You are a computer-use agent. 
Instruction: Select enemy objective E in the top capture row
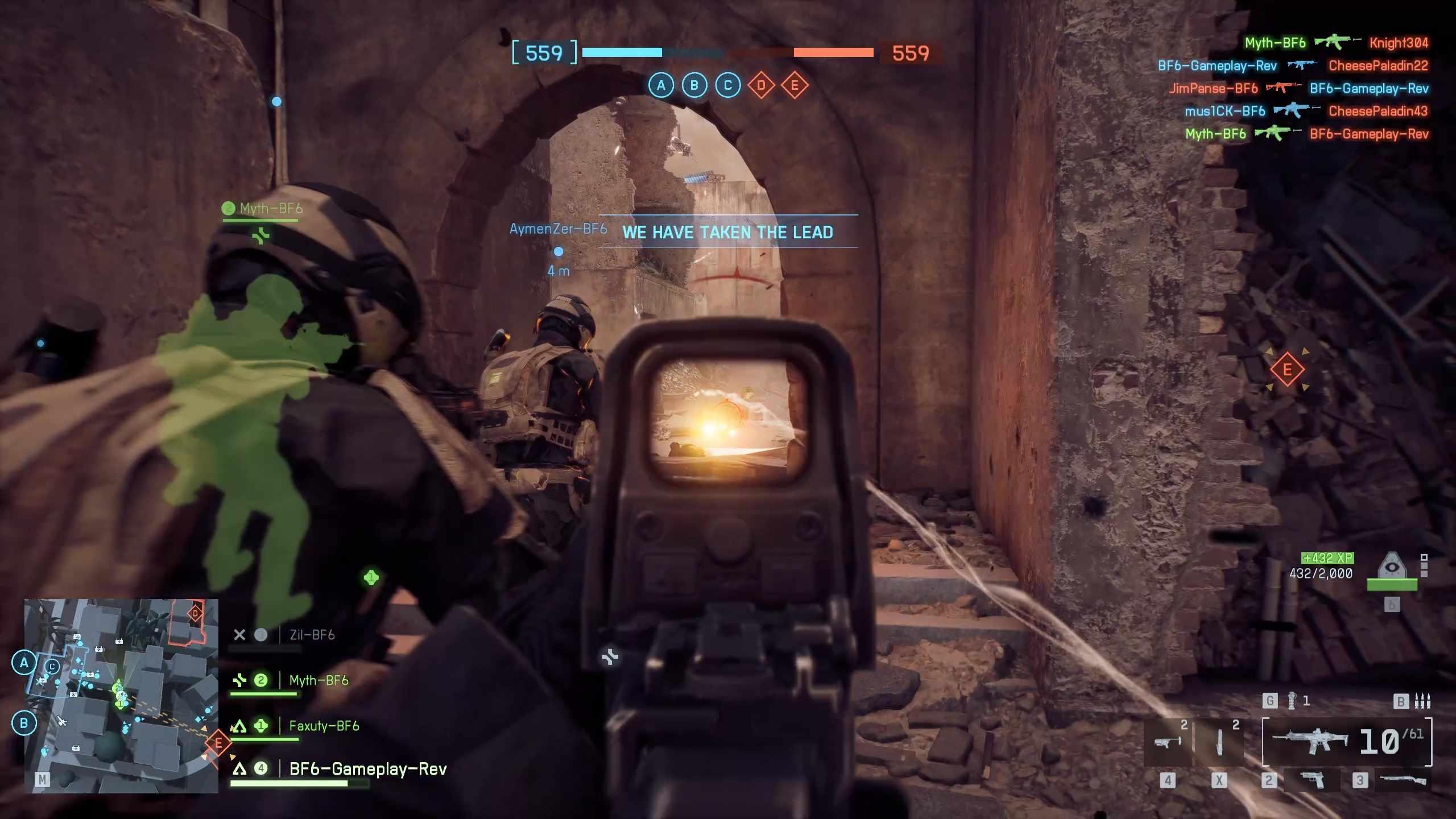tap(795, 85)
